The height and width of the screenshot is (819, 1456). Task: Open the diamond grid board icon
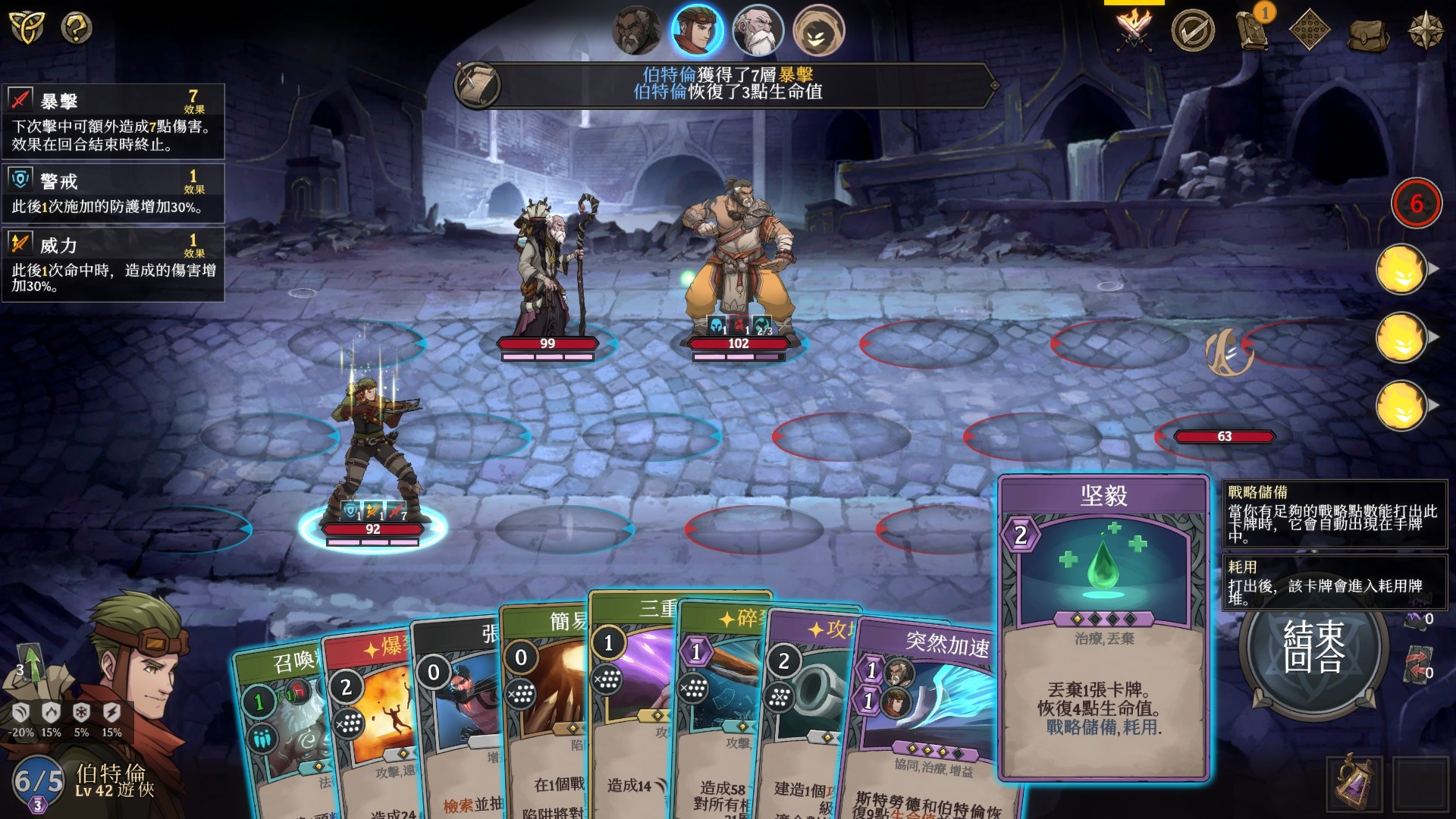coord(1310,30)
